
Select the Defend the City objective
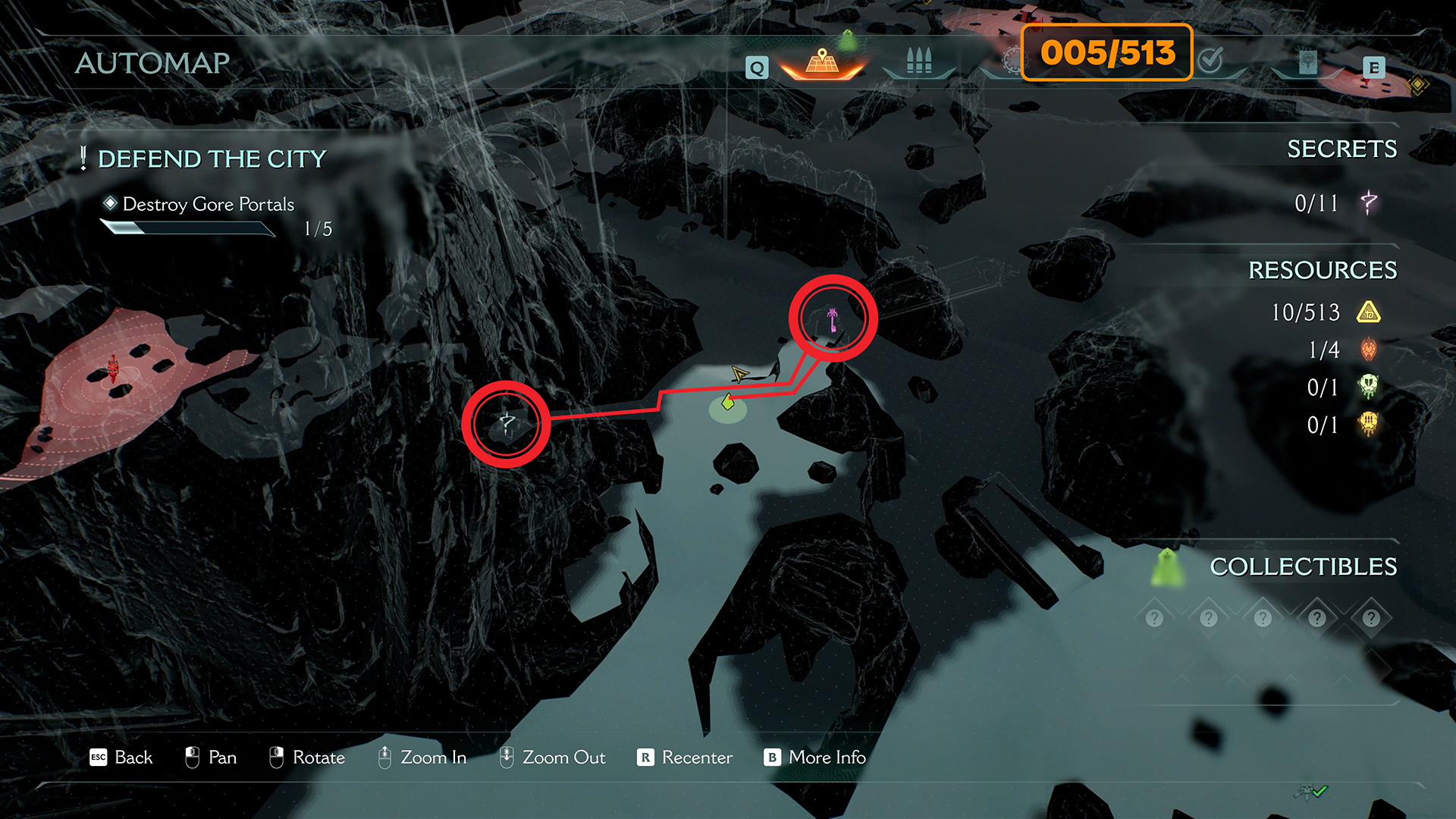212,159
